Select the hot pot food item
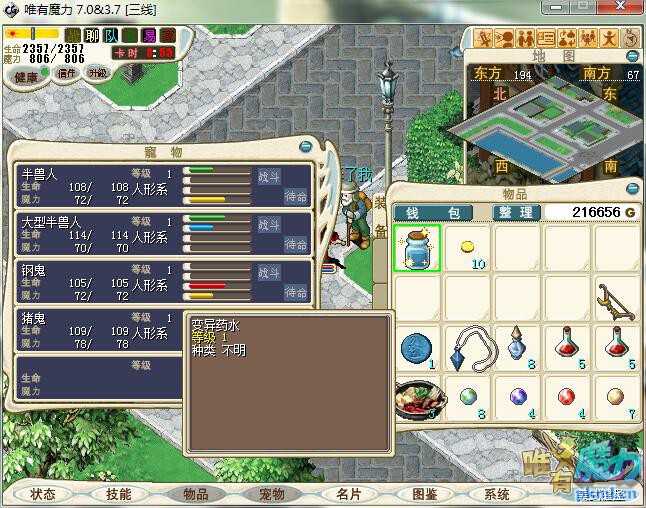 tap(418, 396)
